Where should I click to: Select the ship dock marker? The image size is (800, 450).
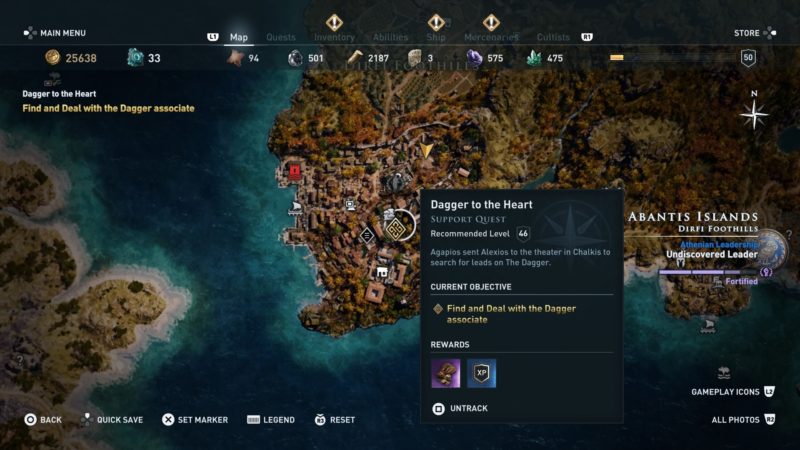pos(296,208)
